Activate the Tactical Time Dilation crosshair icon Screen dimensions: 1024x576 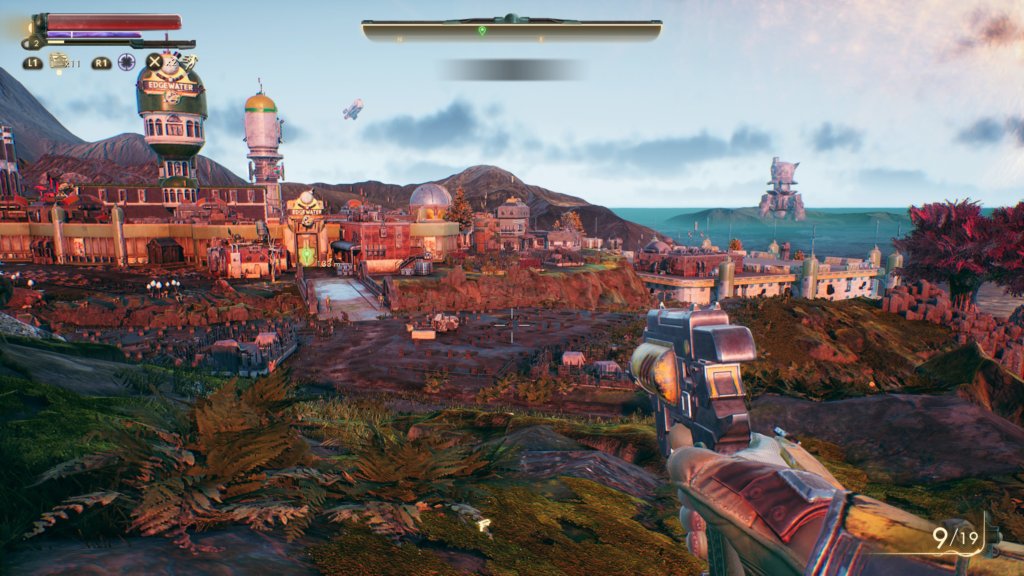126,62
